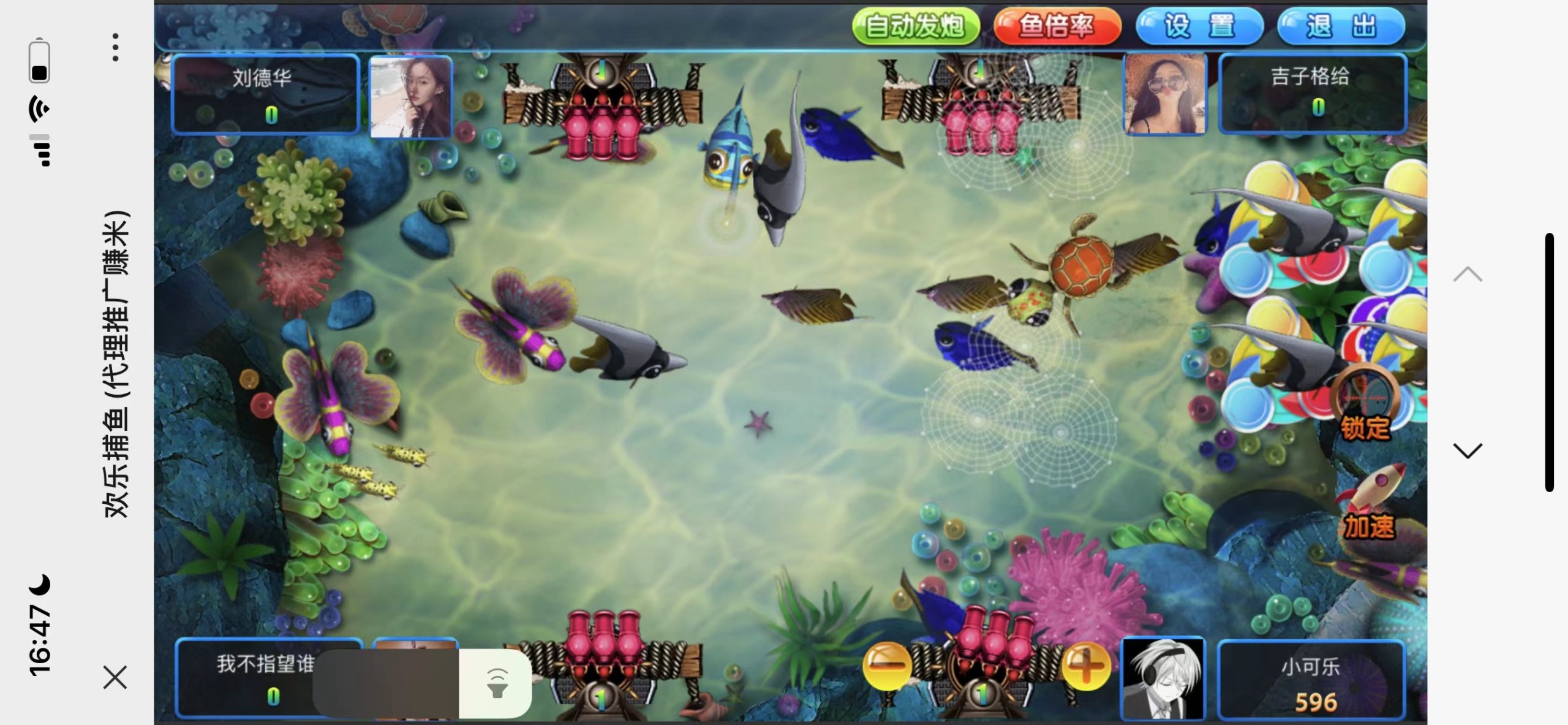The height and width of the screenshot is (725, 1568).
Task: Open the 设置 settings menu
Action: 1199,26
